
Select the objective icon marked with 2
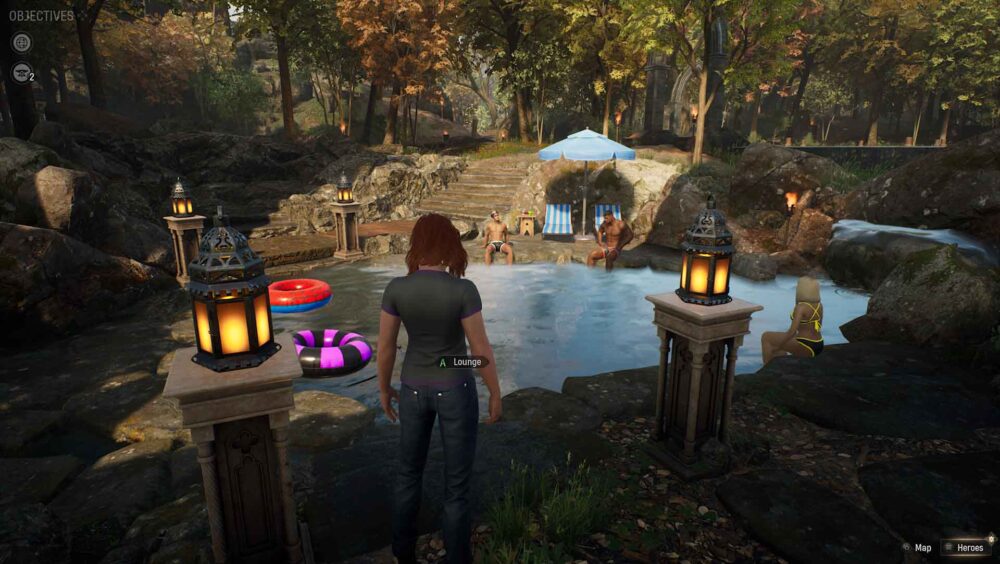(x=21, y=71)
